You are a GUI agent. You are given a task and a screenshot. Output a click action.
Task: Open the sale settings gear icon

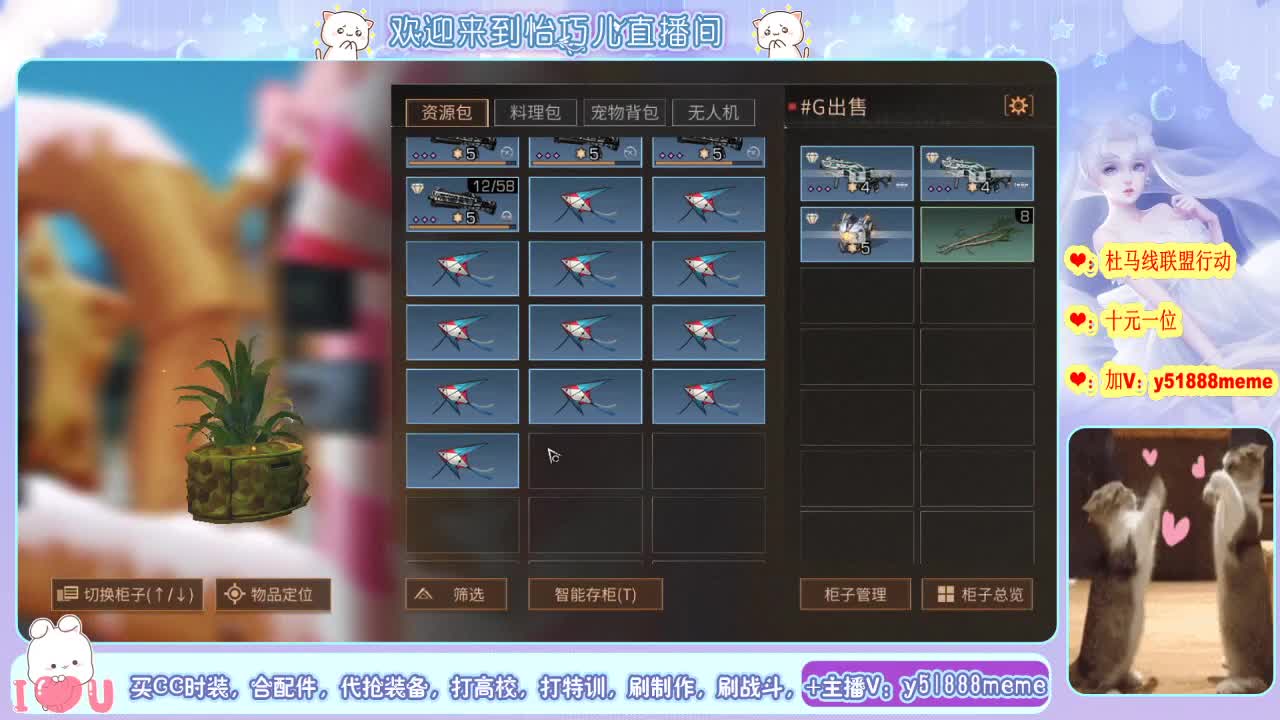pyautogui.click(x=1019, y=104)
